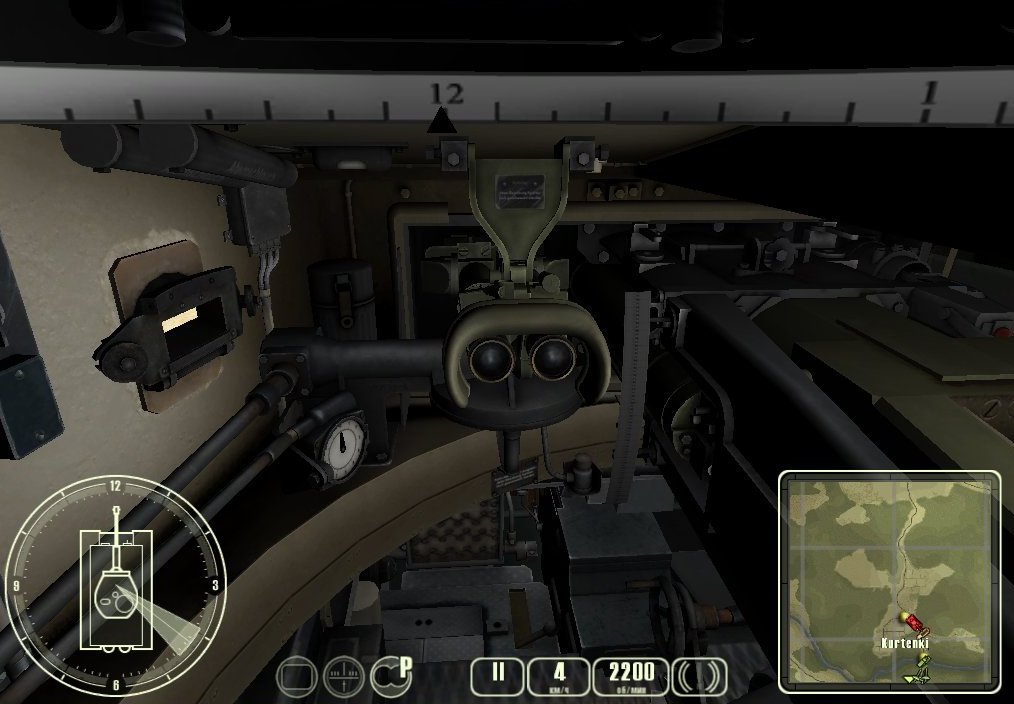The width and height of the screenshot is (1014, 704).
Task: Switch to the gunsight crosshair view
Action: click(343, 677)
